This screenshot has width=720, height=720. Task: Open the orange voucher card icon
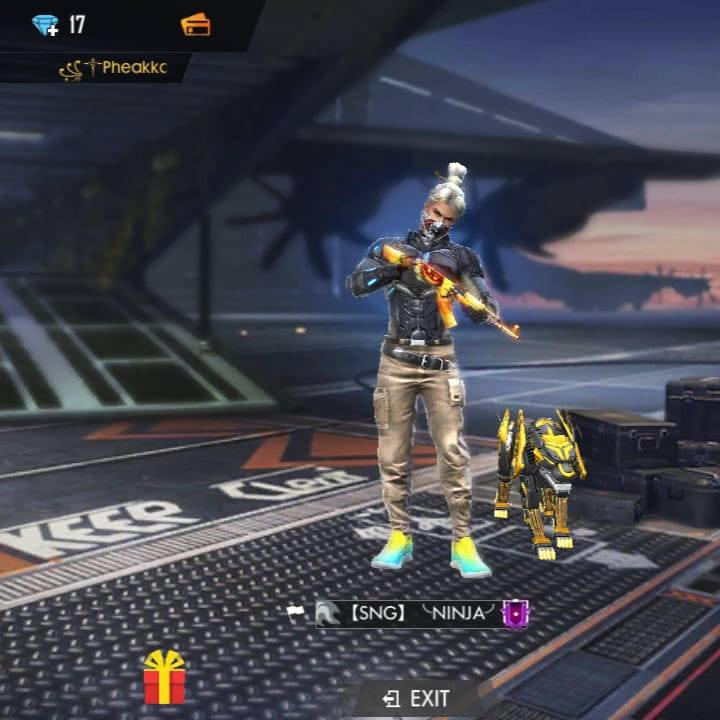point(195,25)
